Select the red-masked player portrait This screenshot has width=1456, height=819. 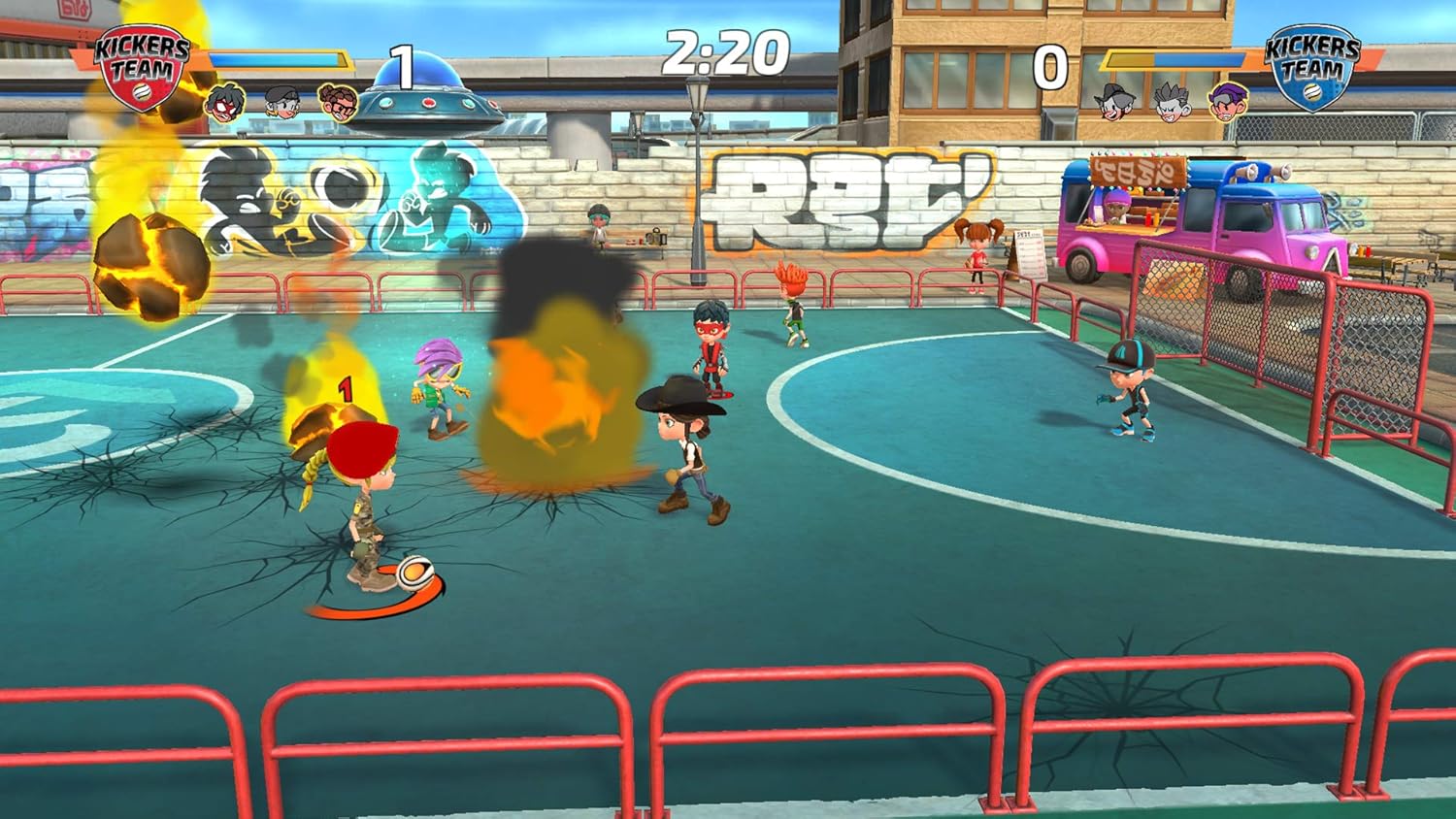(x=225, y=102)
